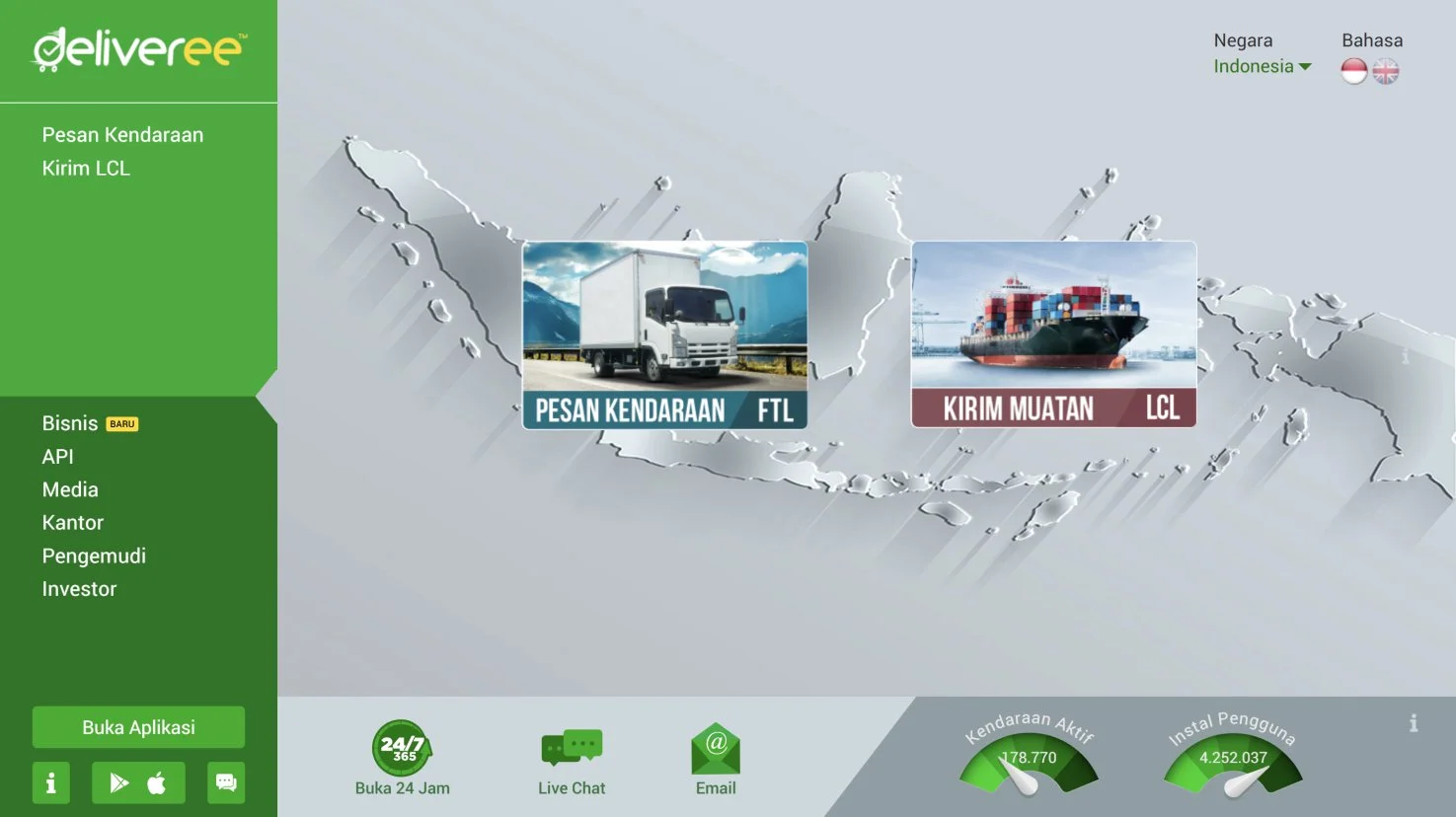
Task: Visit the Kantor page
Action: click(73, 523)
